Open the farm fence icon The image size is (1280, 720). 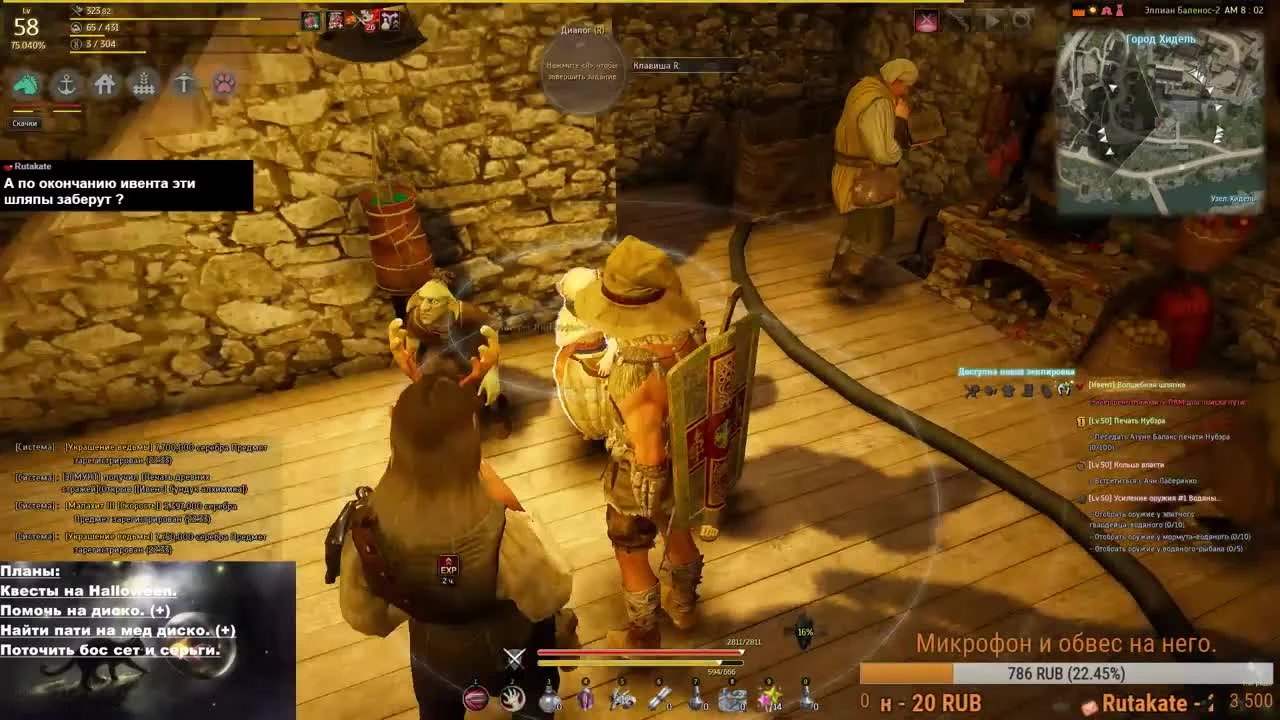coord(144,85)
